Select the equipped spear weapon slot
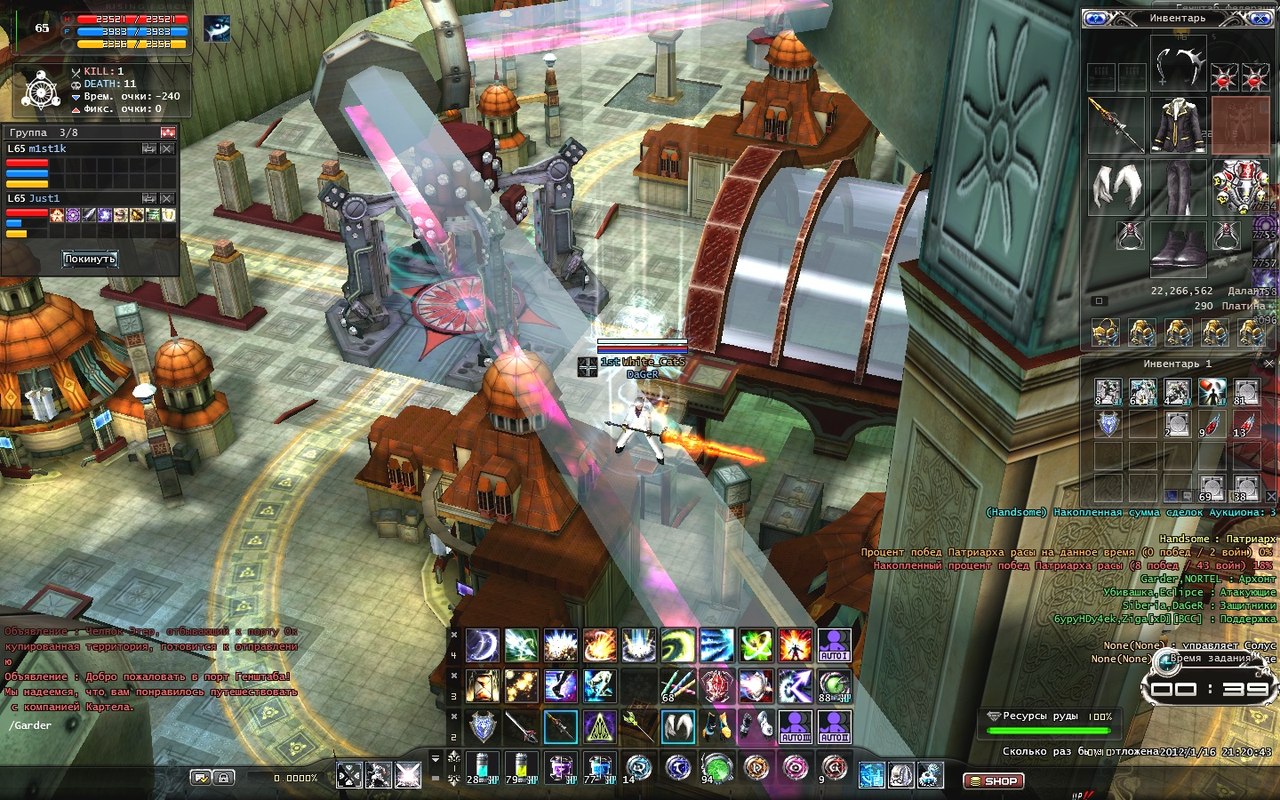The width and height of the screenshot is (1280, 800). point(1116,125)
